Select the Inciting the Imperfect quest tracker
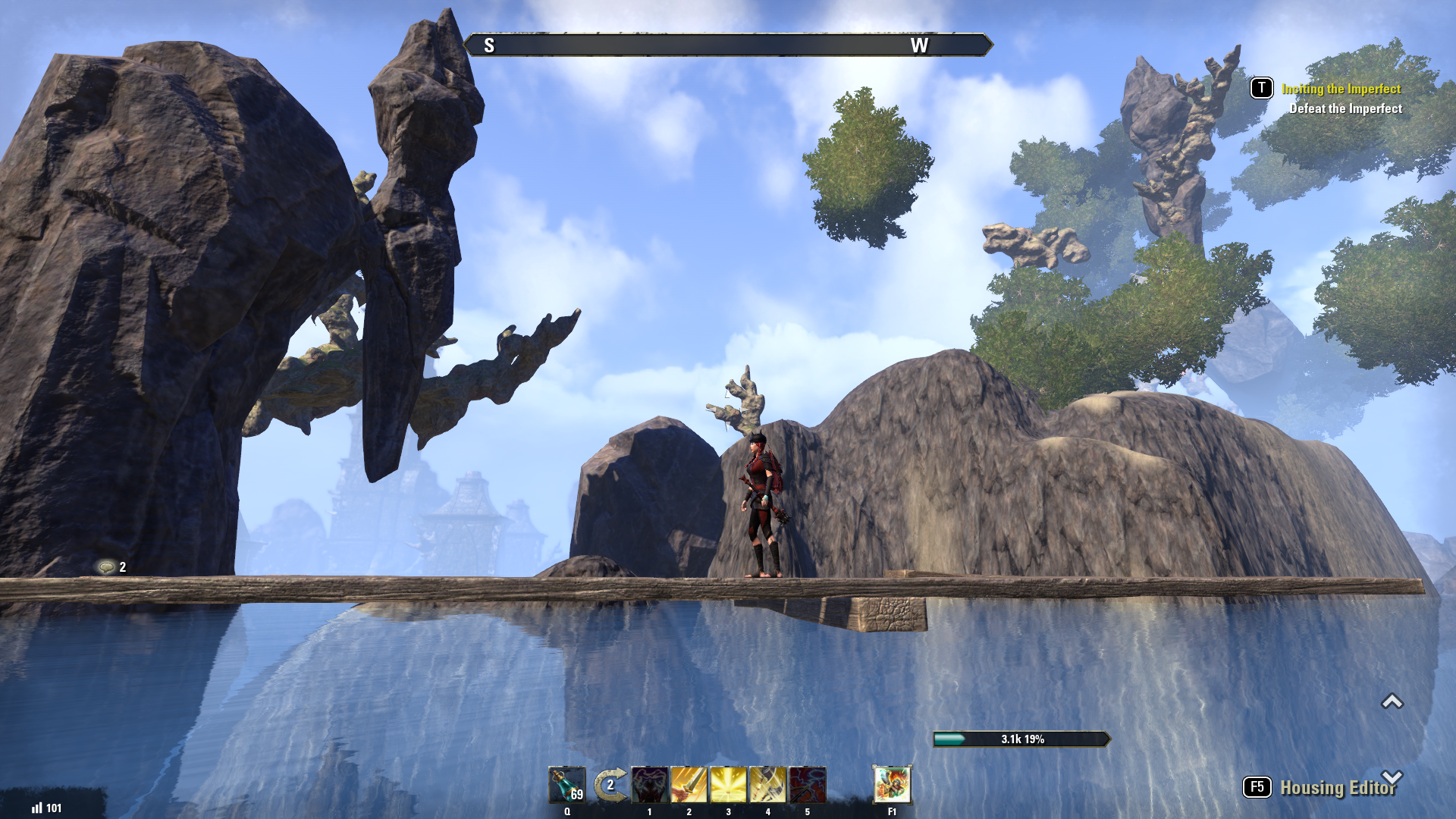 tap(1341, 89)
